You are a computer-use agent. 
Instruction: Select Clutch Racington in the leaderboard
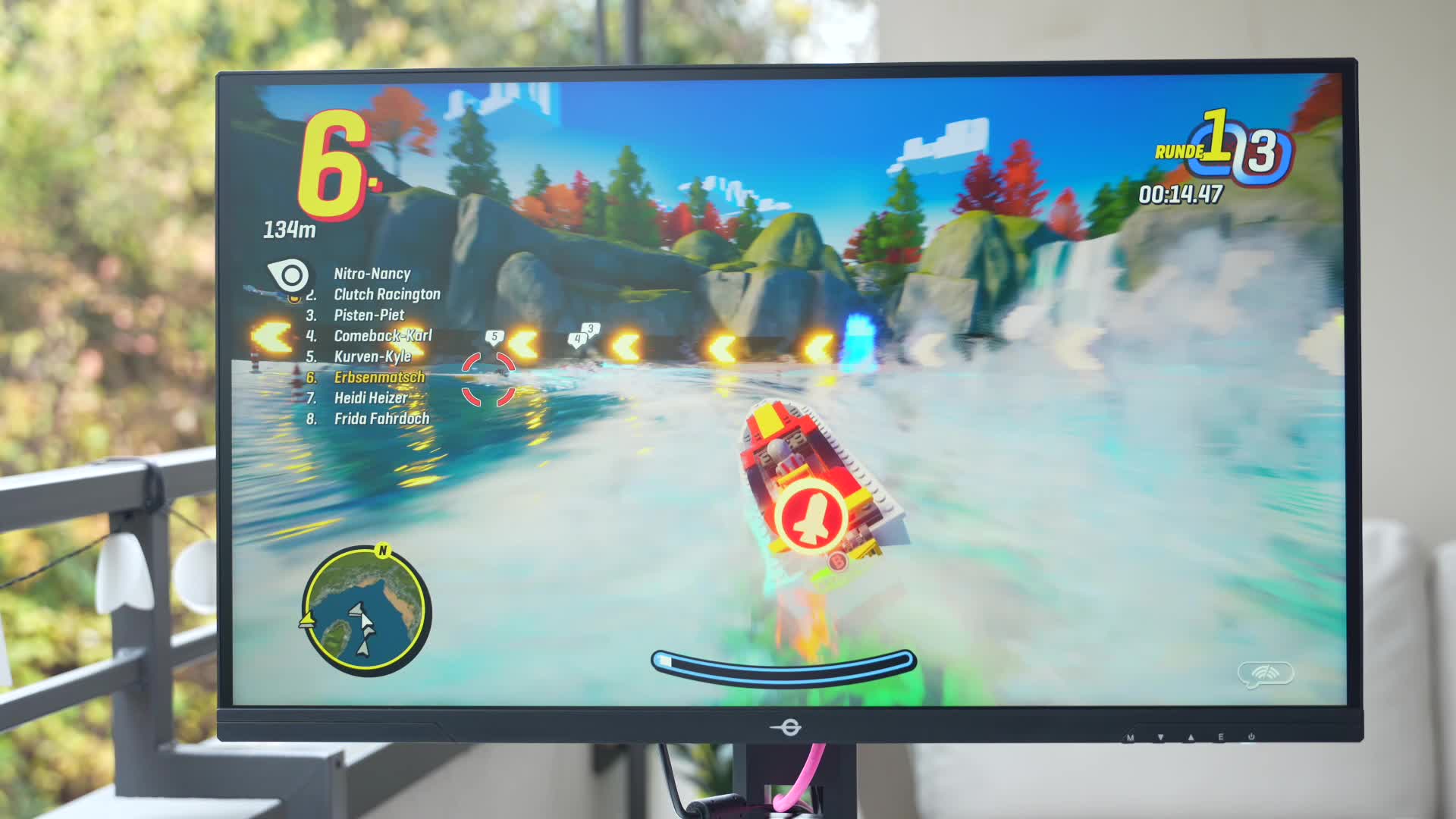click(387, 293)
